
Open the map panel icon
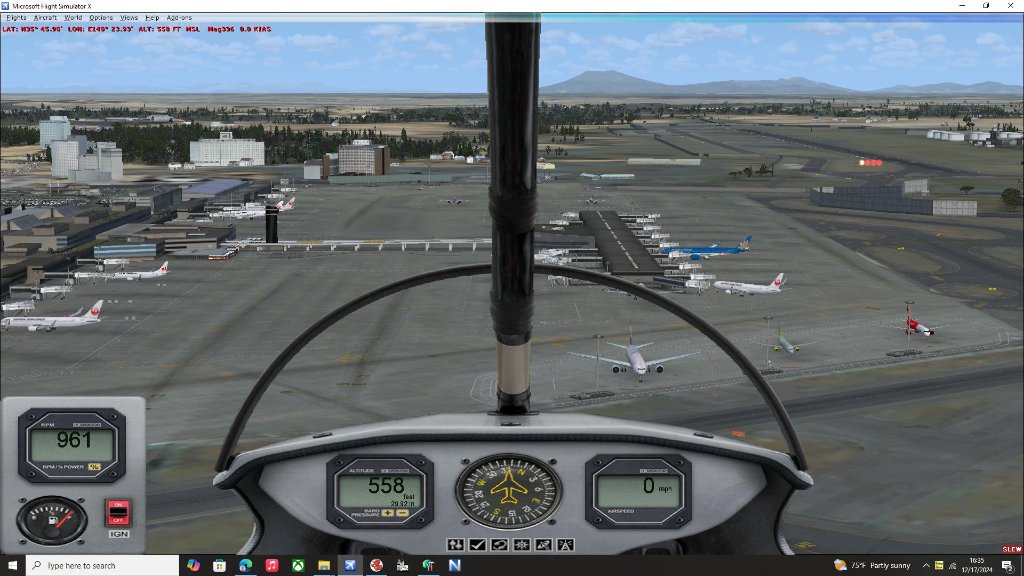tap(542, 545)
